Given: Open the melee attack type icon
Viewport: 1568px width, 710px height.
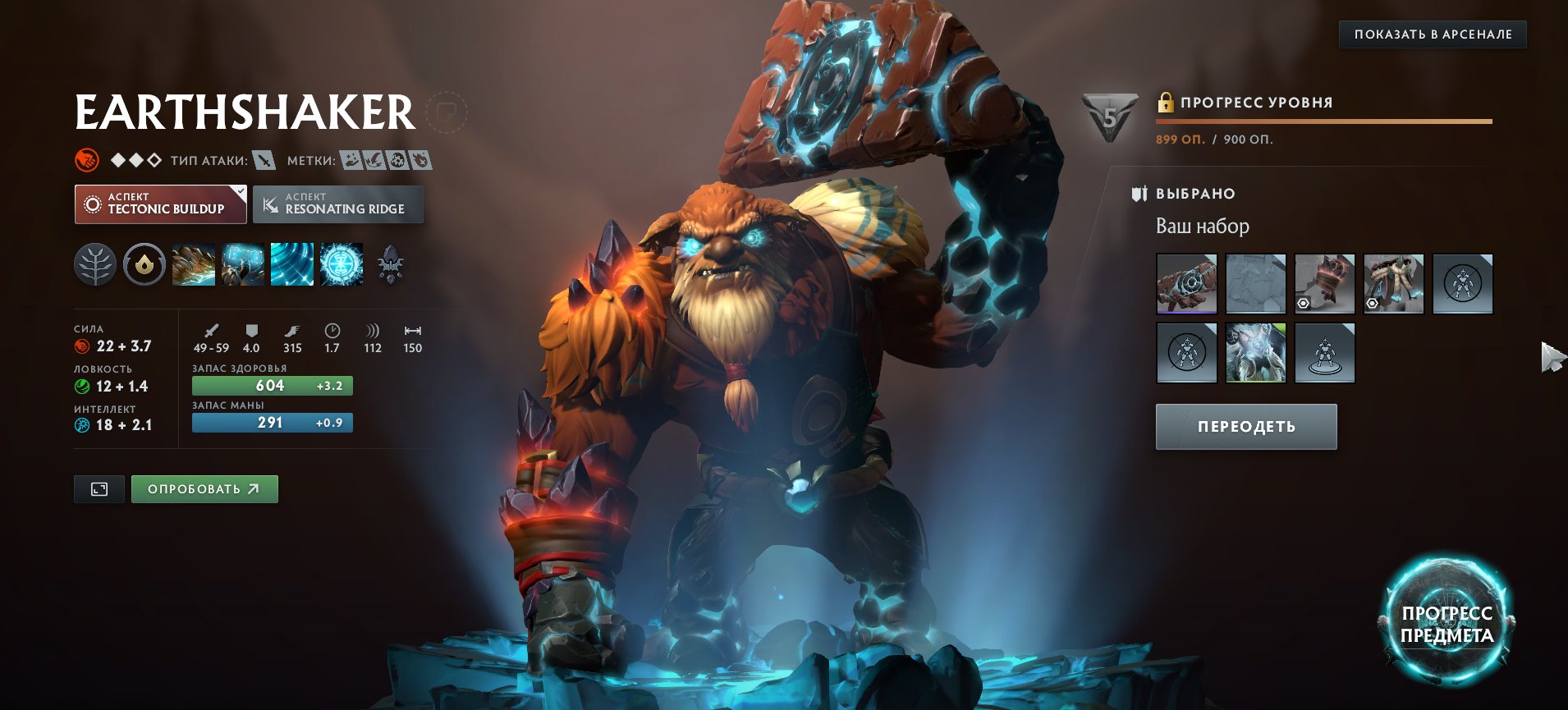Looking at the screenshot, I should pos(264,161).
